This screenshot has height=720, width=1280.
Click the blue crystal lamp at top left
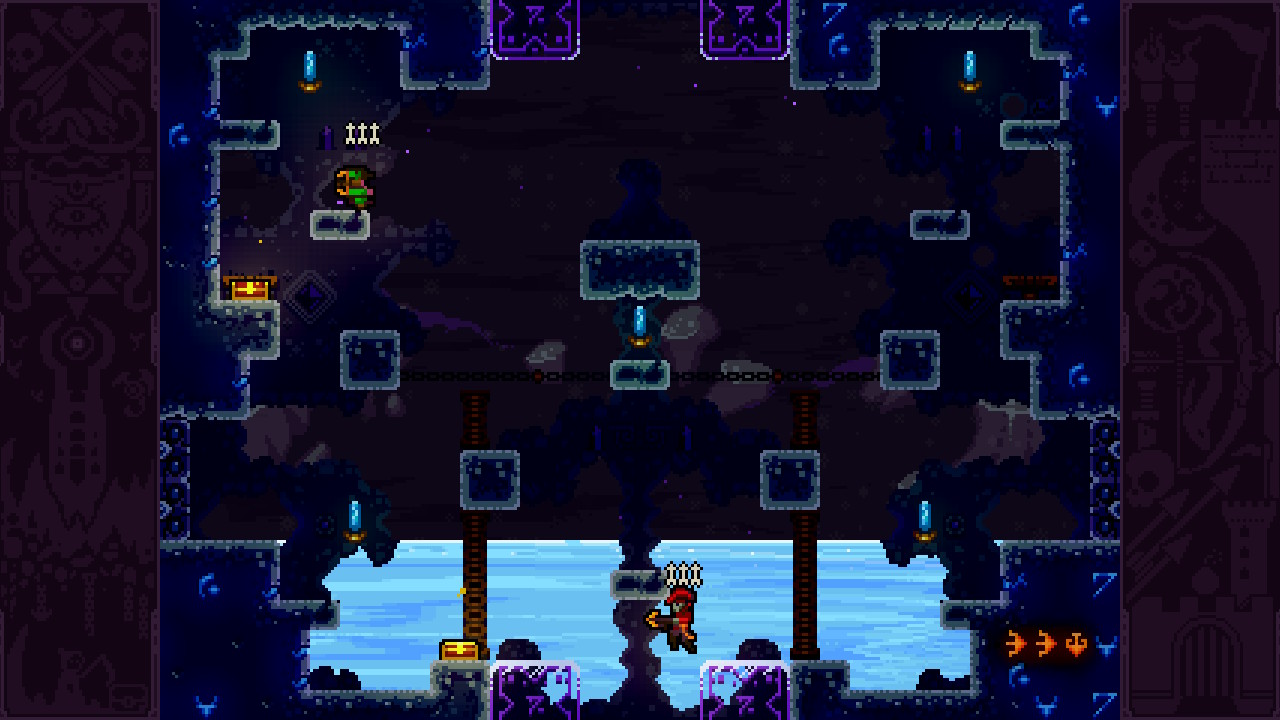(x=309, y=68)
